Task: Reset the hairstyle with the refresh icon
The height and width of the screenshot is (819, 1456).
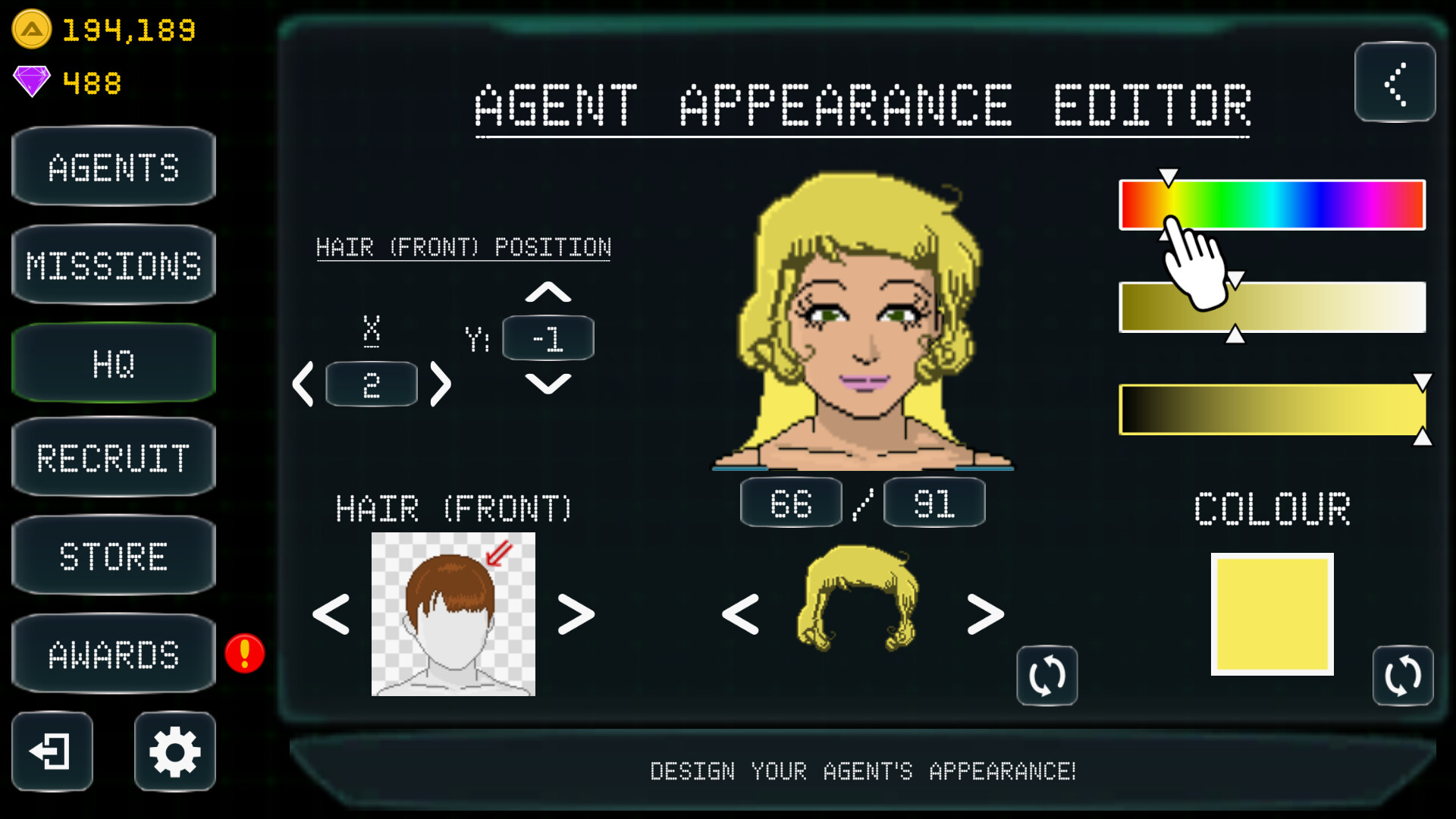Action: pyautogui.click(x=1046, y=676)
